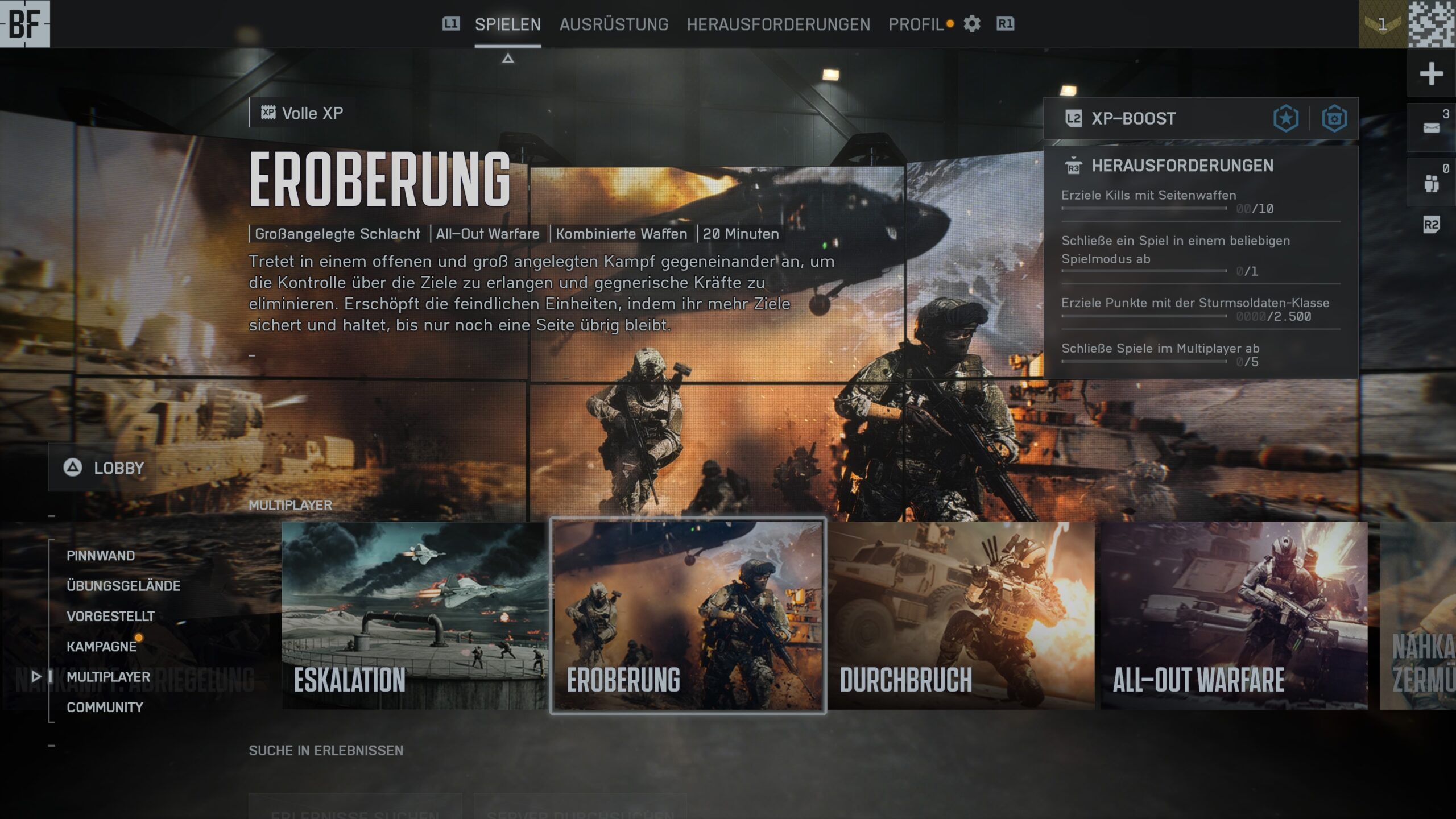Choose the Eskalation game mode tile
1456x819 pixels.
pyautogui.click(x=415, y=615)
